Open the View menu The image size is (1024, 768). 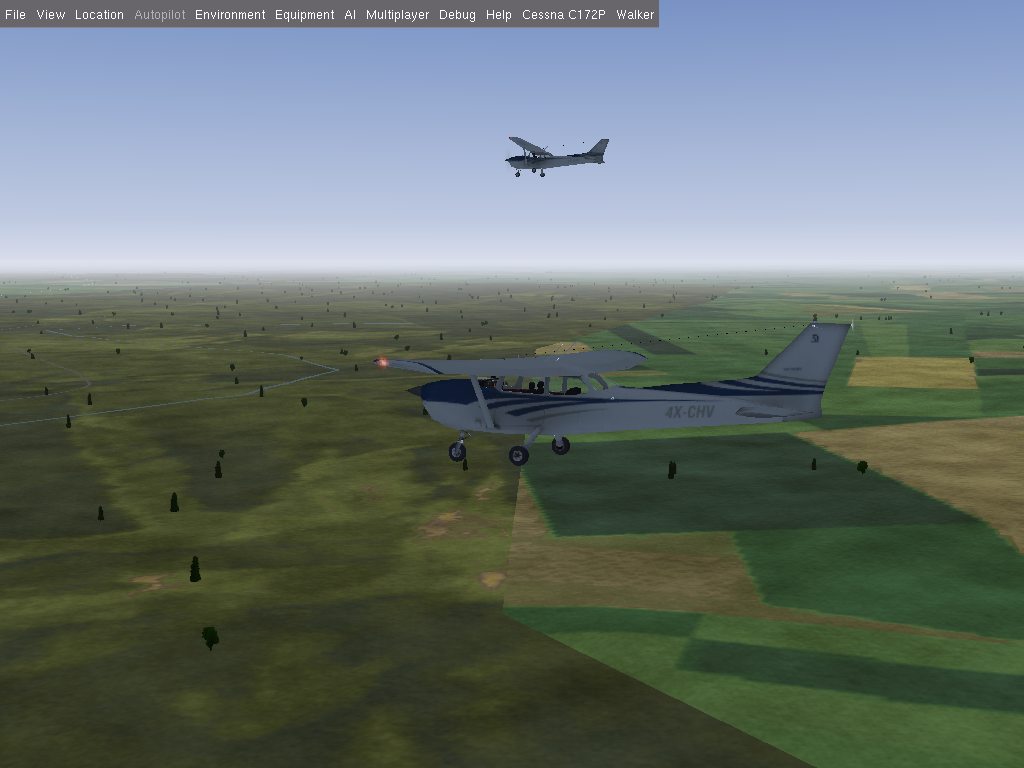tap(50, 15)
